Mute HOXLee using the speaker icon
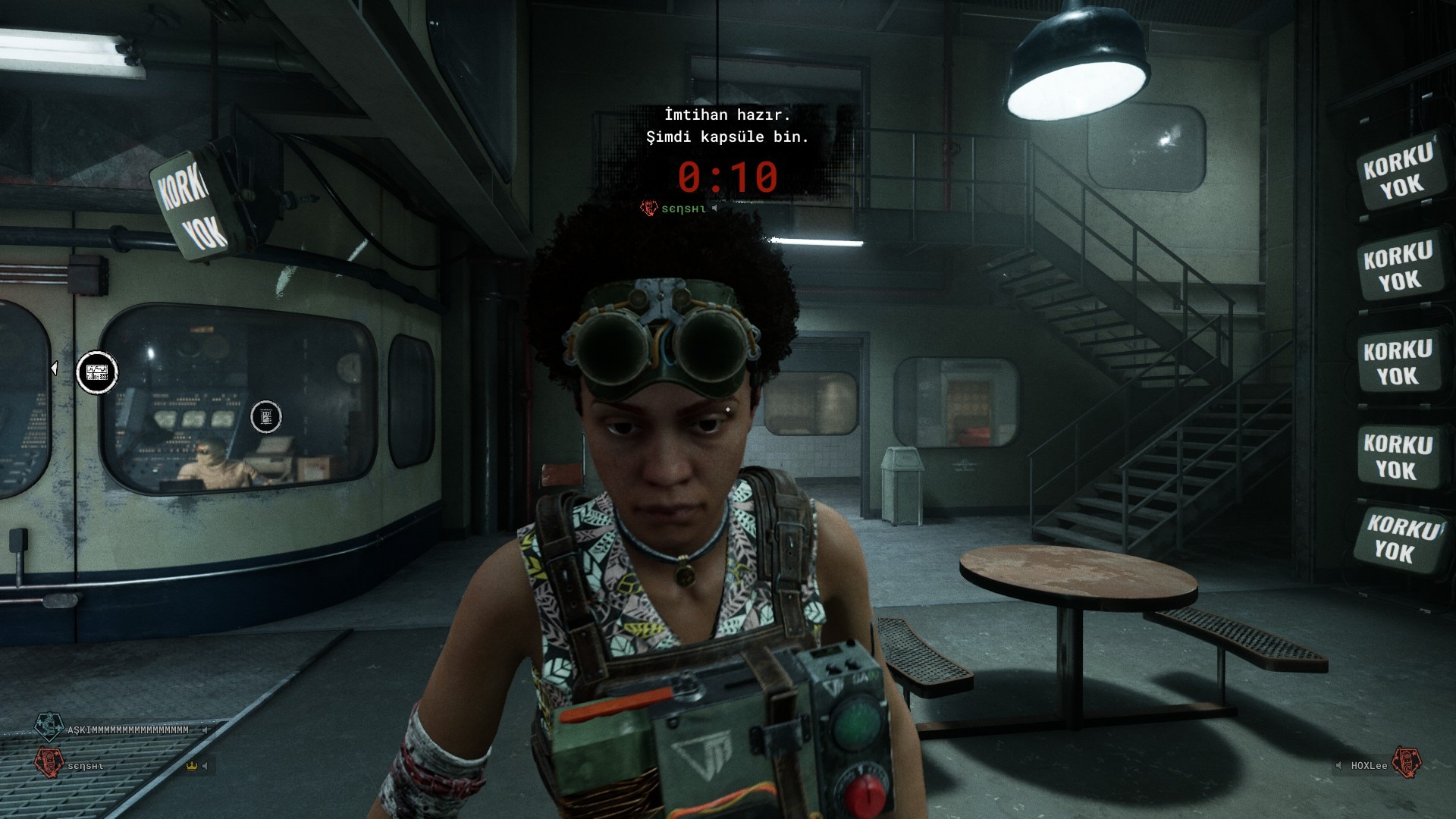 [1338, 766]
